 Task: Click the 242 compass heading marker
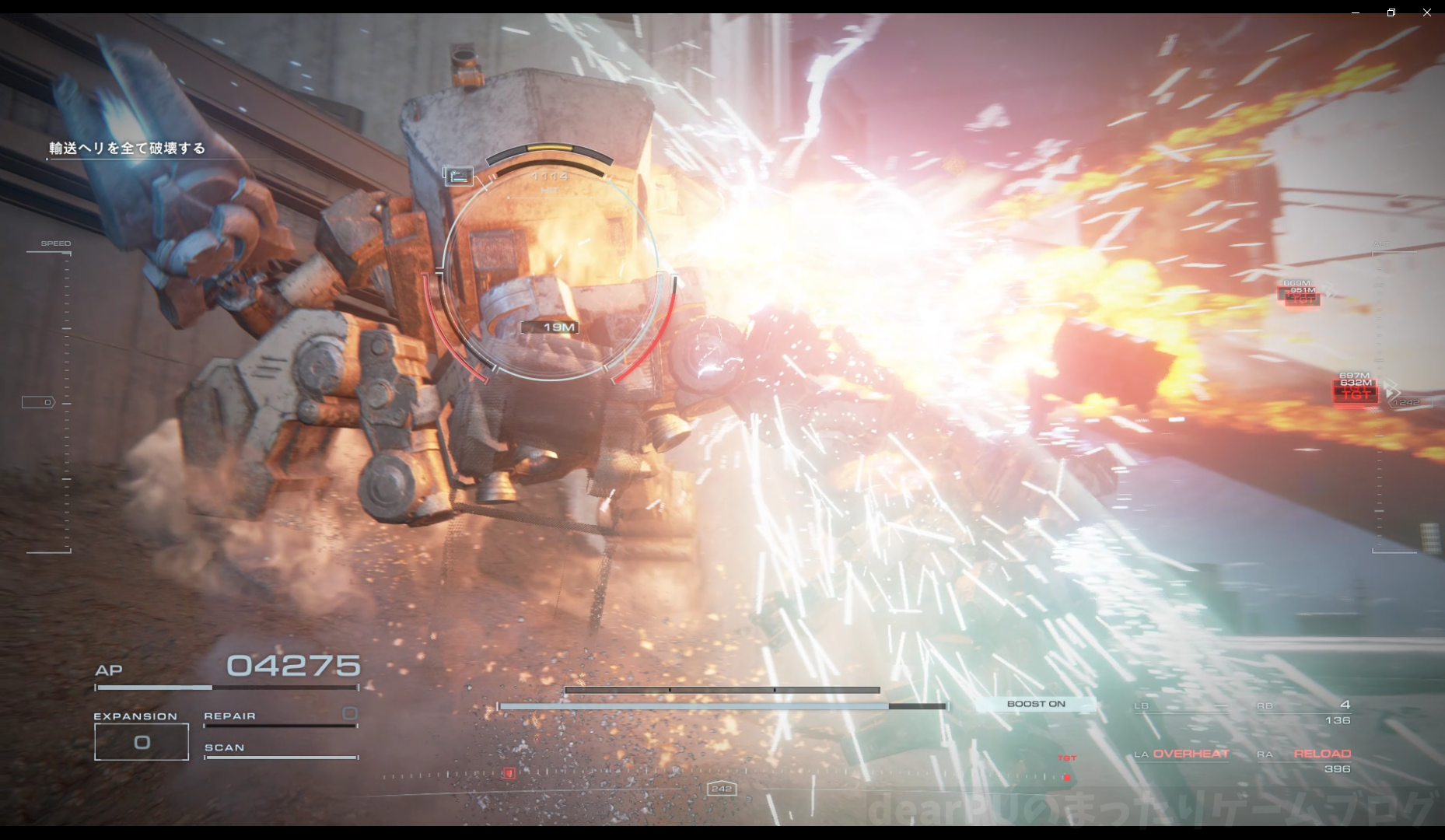[722, 789]
